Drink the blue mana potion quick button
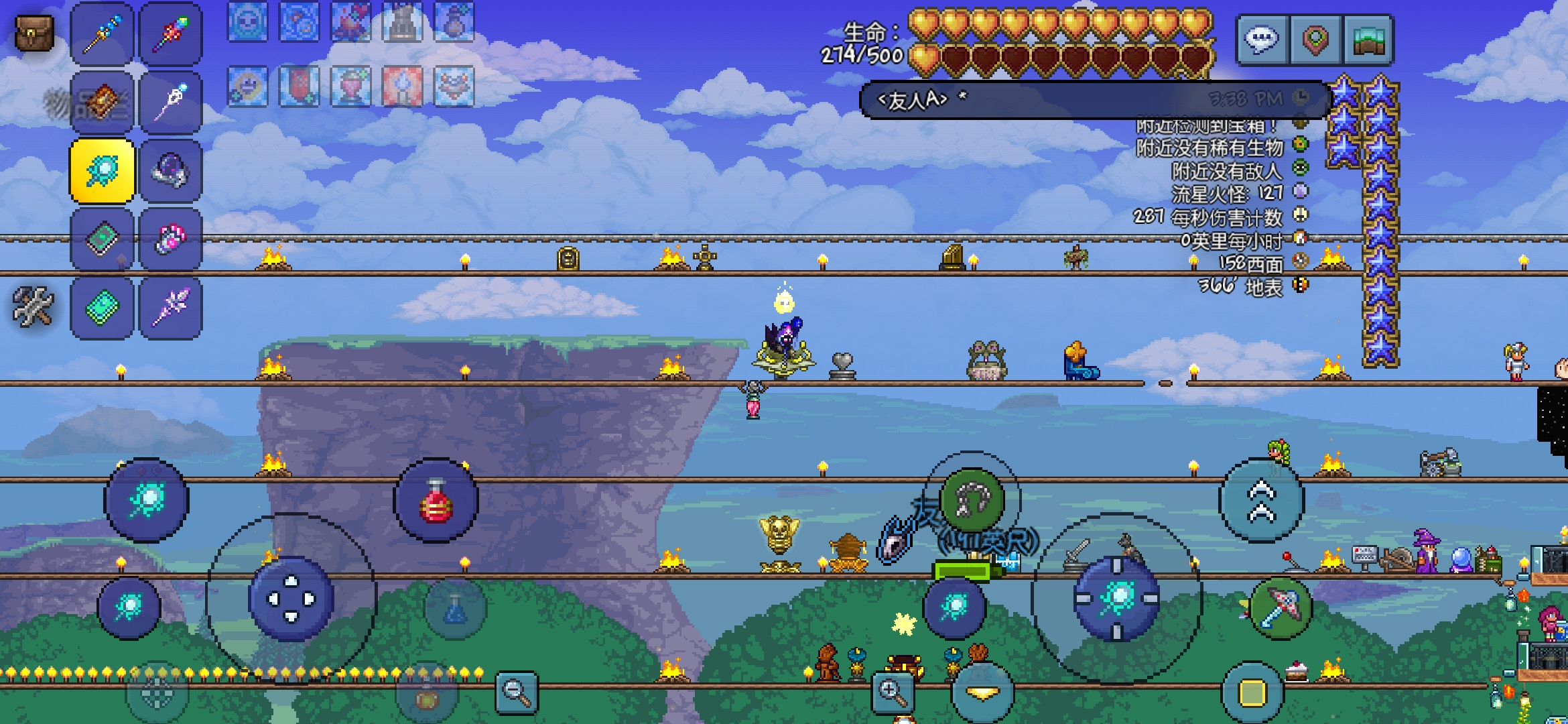The image size is (1568, 724). coord(455,608)
